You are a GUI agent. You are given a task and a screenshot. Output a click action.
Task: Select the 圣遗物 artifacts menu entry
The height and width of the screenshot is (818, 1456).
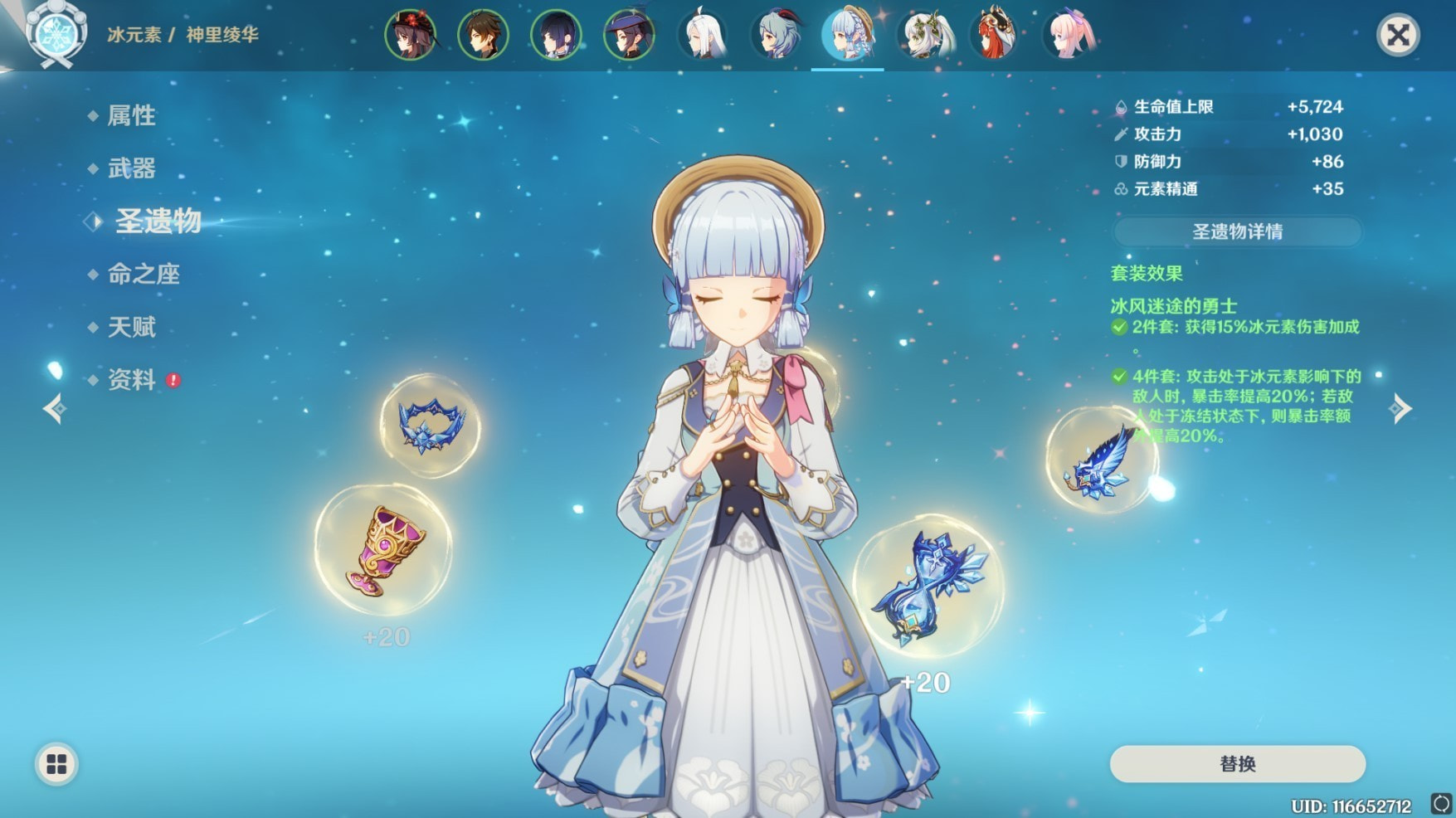point(157,221)
